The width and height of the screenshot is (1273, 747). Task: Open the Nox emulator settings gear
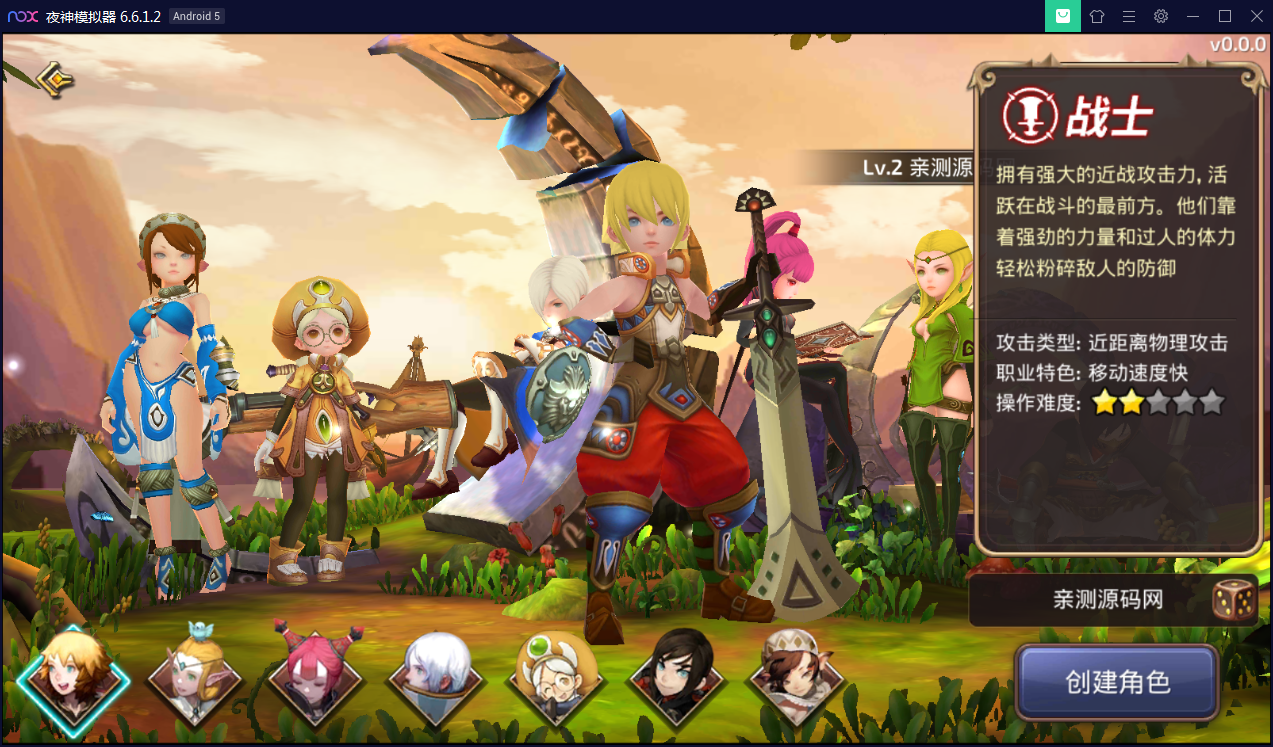point(1161,16)
